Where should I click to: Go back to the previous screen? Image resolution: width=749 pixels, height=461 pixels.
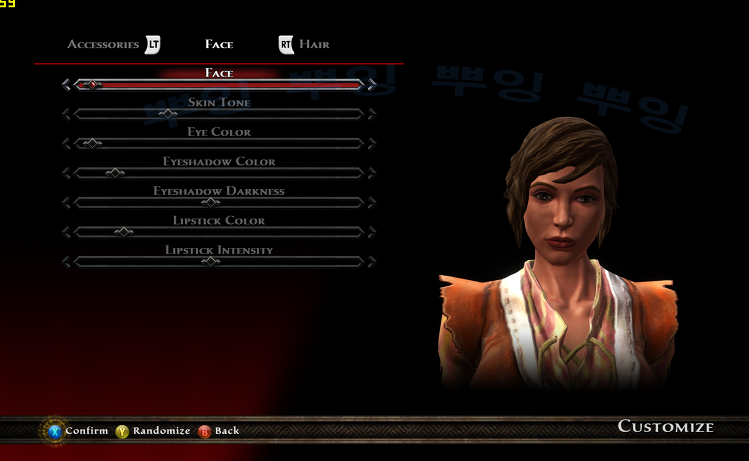pos(219,431)
